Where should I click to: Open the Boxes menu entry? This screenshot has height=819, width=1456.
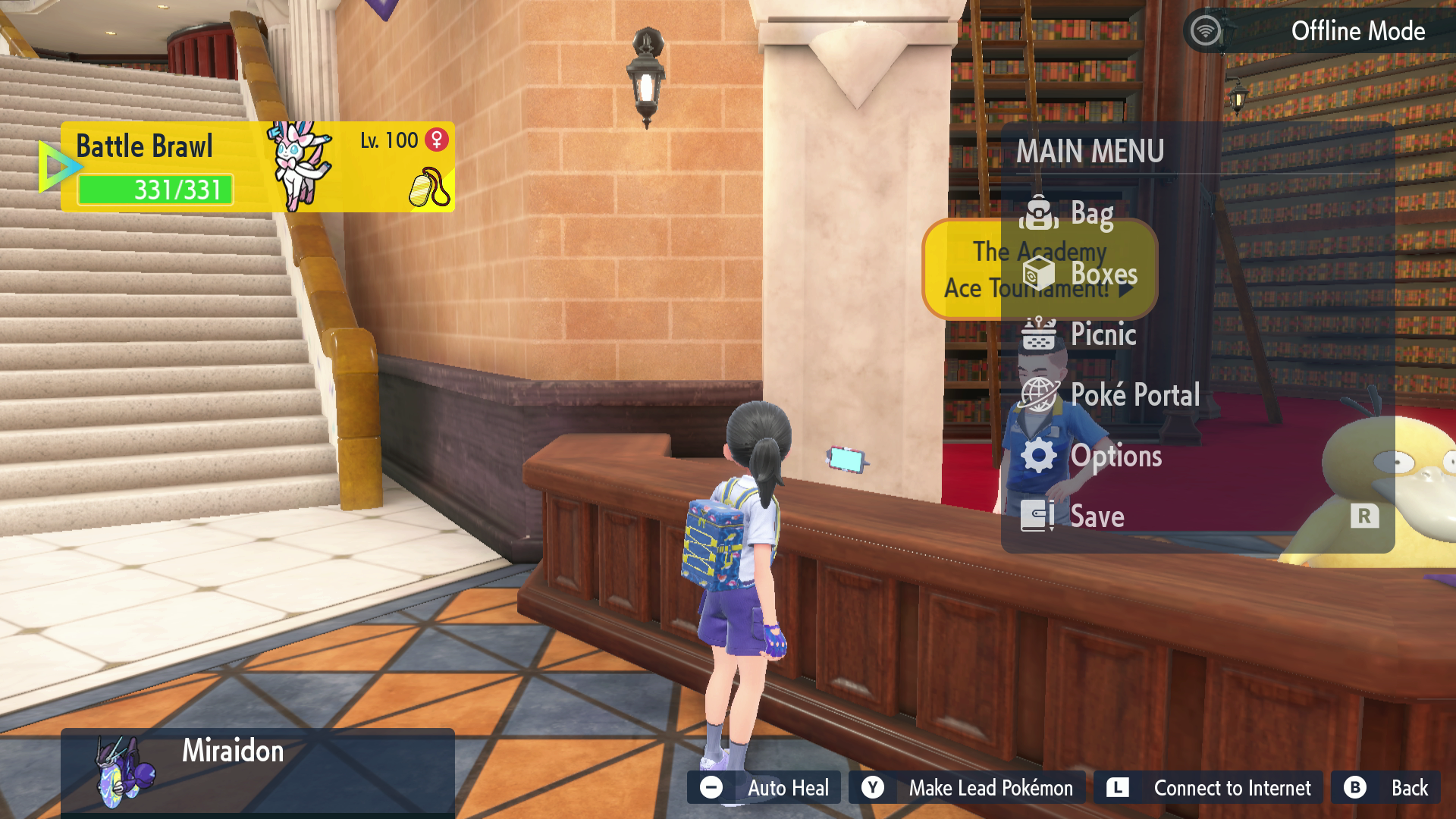tap(1103, 275)
